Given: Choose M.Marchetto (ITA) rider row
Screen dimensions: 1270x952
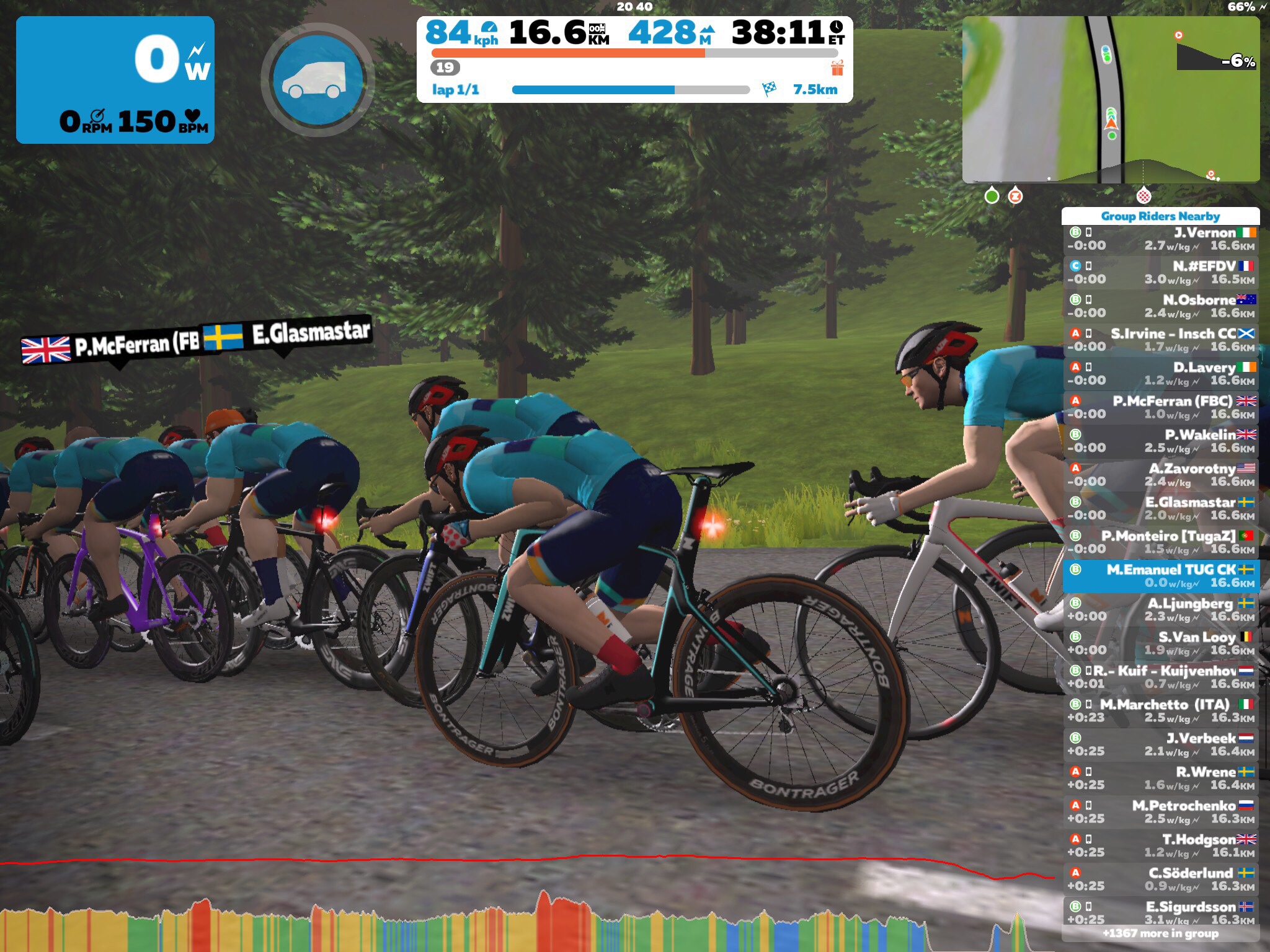Looking at the screenshot, I should pyautogui.click(x=1160, y=711).
